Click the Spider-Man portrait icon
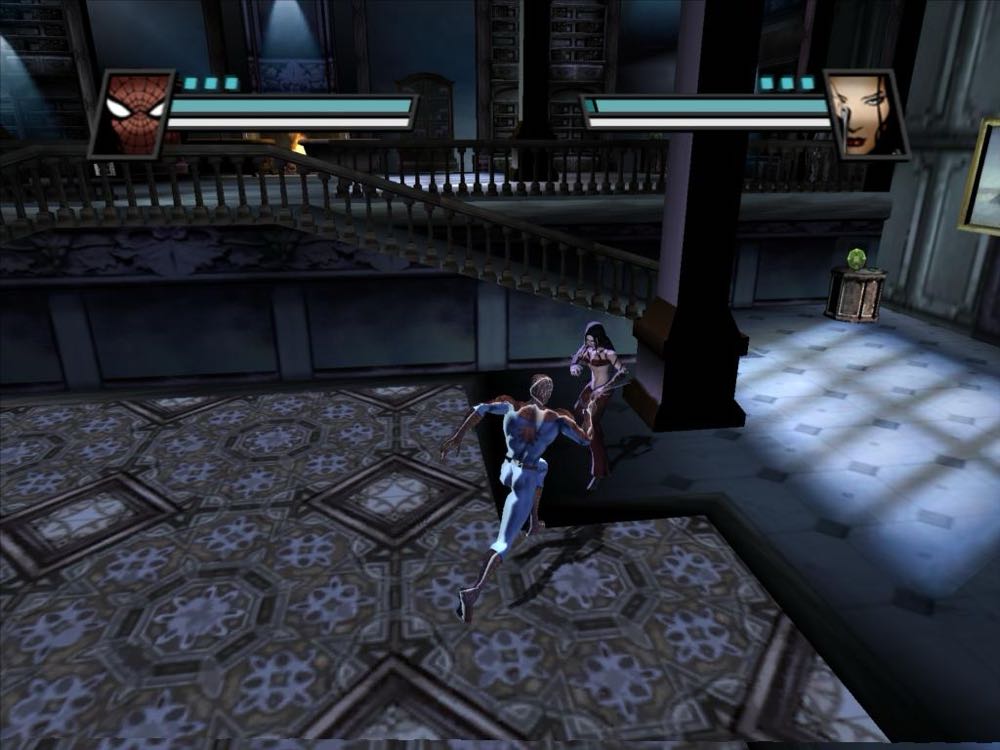Screen dimensions: 1000x750 (133, 114)
